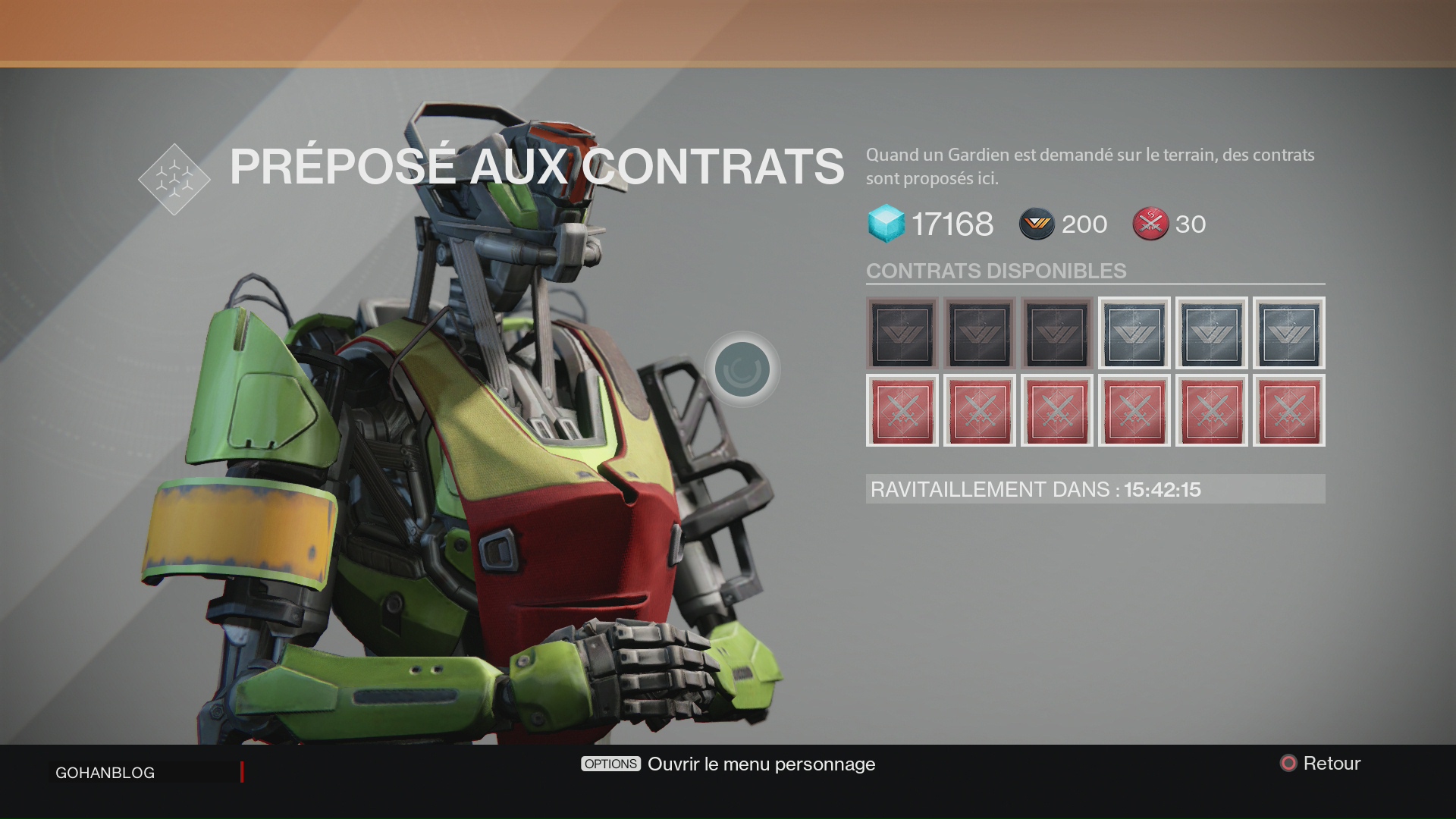Open the second Avant-garde bounty in top row
Screen dimensions: 1456x819
click(979, 334)
